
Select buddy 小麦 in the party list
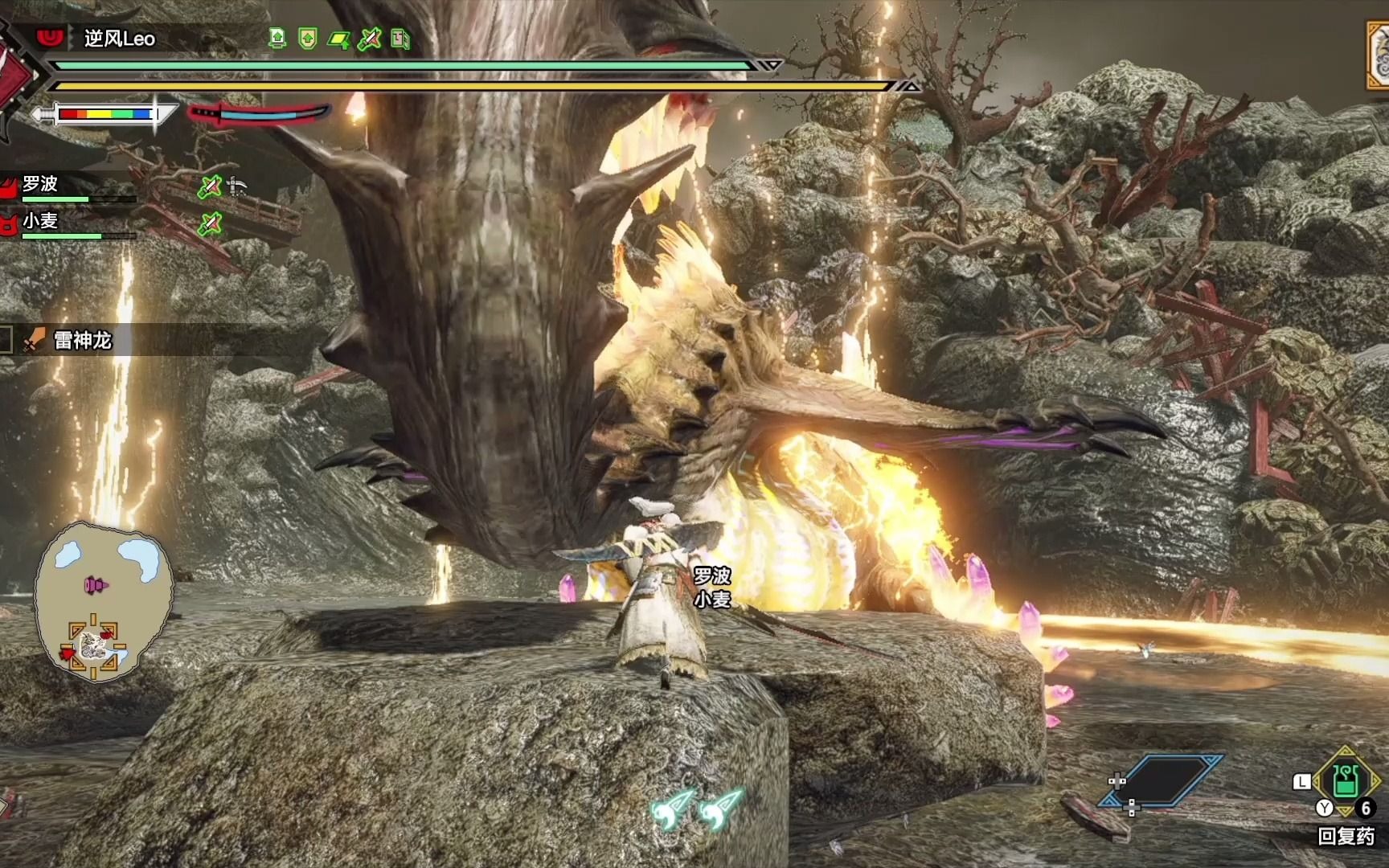(x=40, y=221)
